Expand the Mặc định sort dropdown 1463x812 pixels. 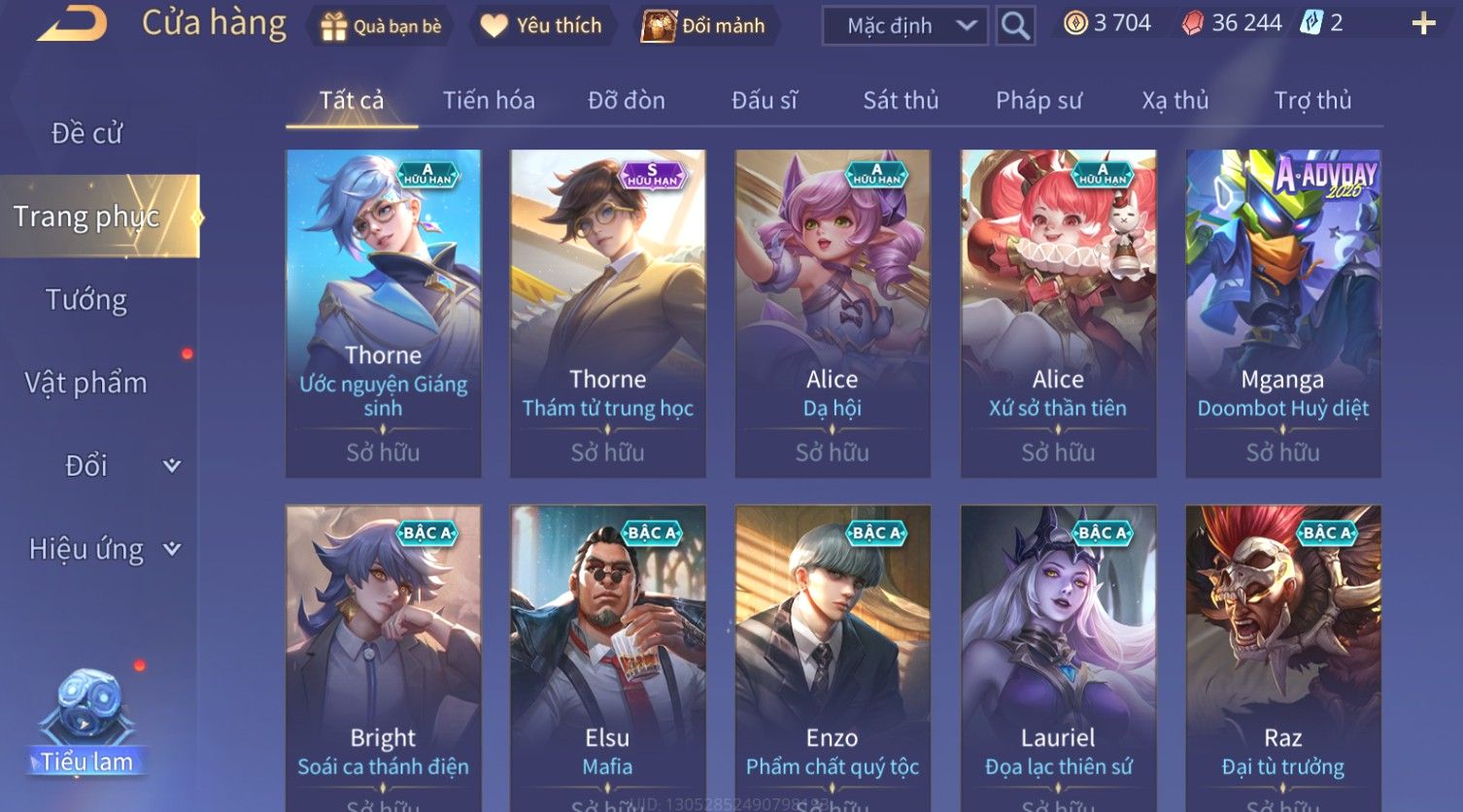pyautogui.click(x=904, y=26)
